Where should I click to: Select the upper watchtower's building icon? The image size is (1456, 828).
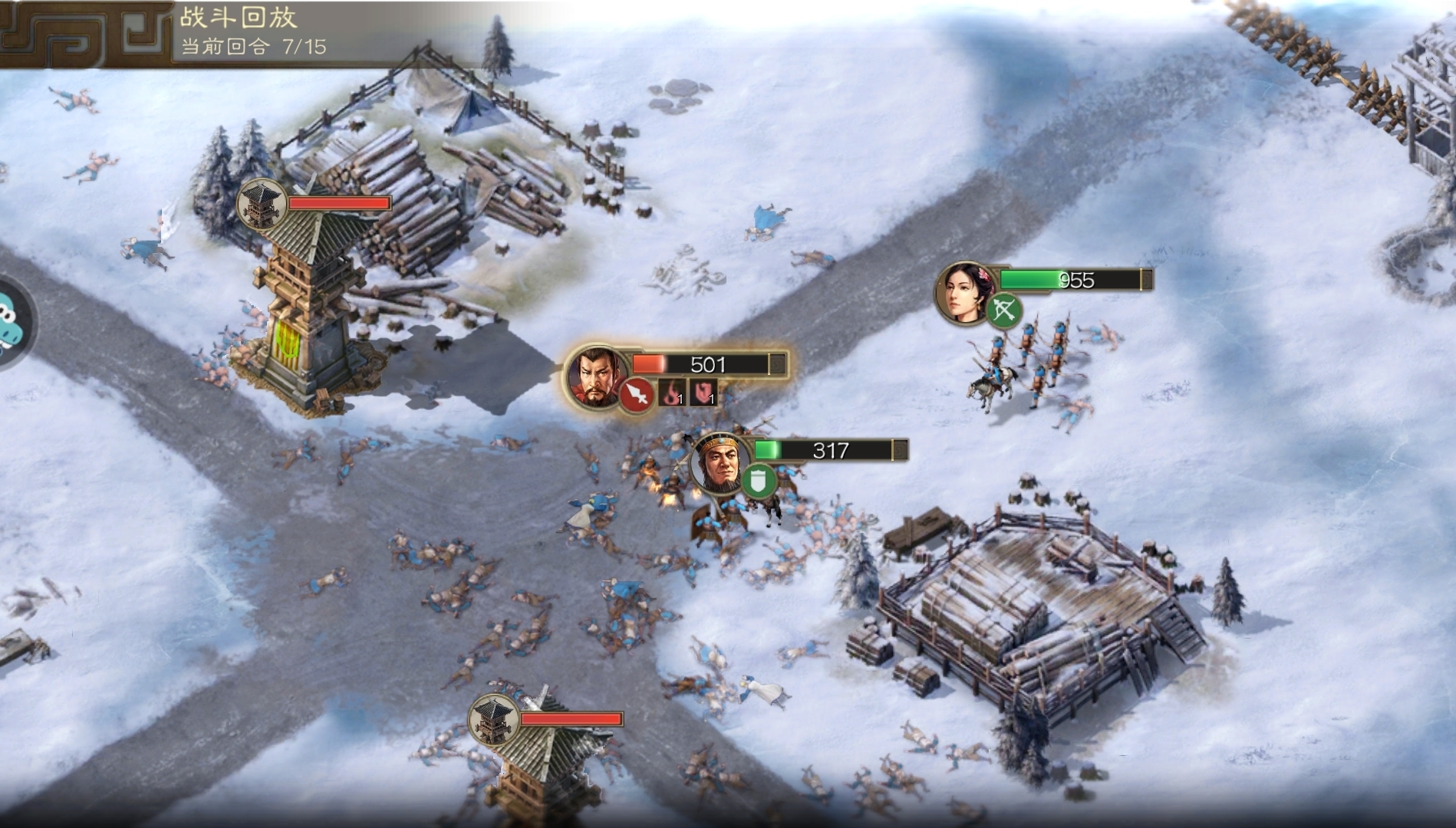click(x=262, y=205)
